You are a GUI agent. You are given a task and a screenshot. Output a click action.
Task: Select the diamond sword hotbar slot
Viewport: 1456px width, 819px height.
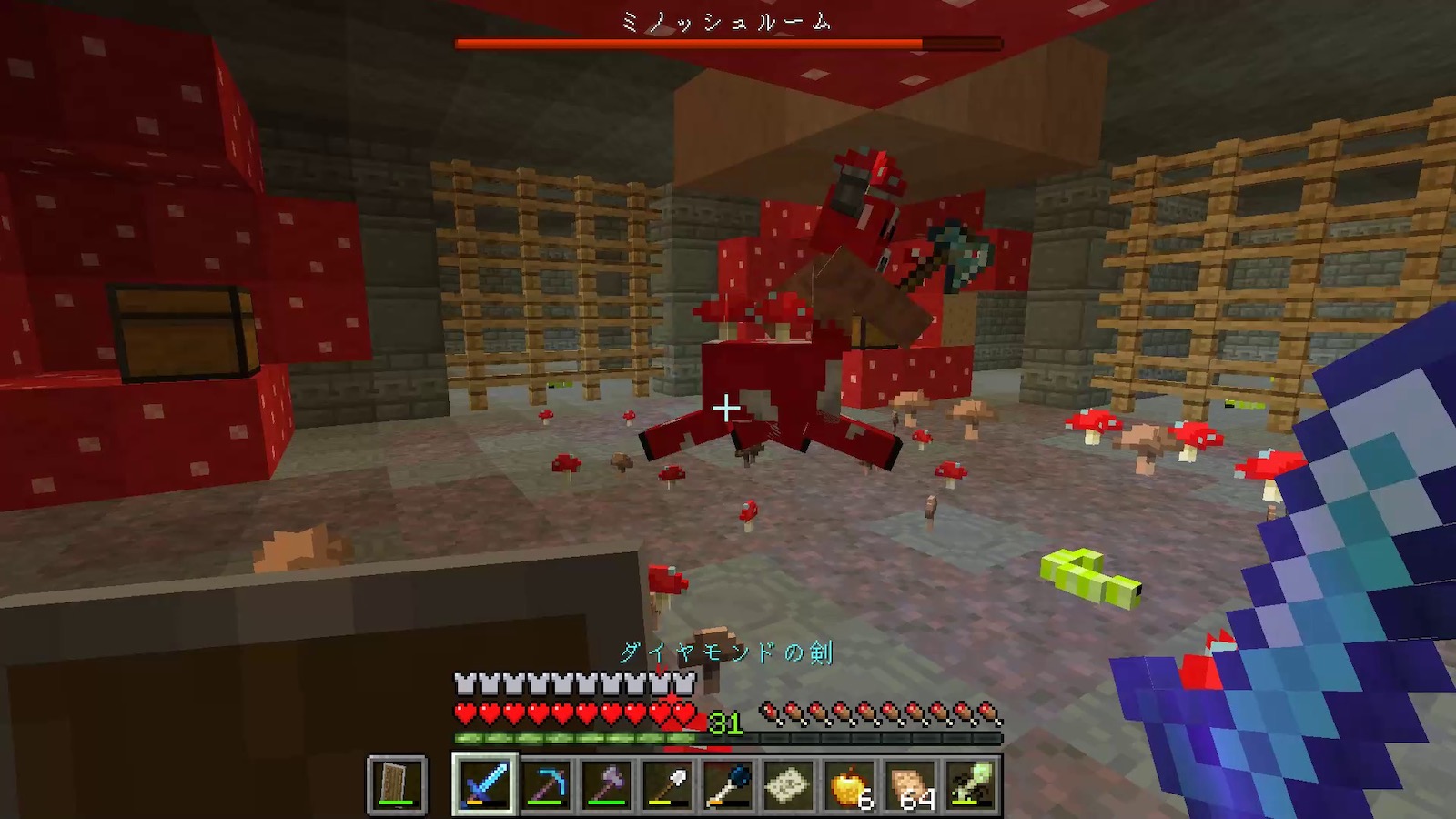[484, 784]
